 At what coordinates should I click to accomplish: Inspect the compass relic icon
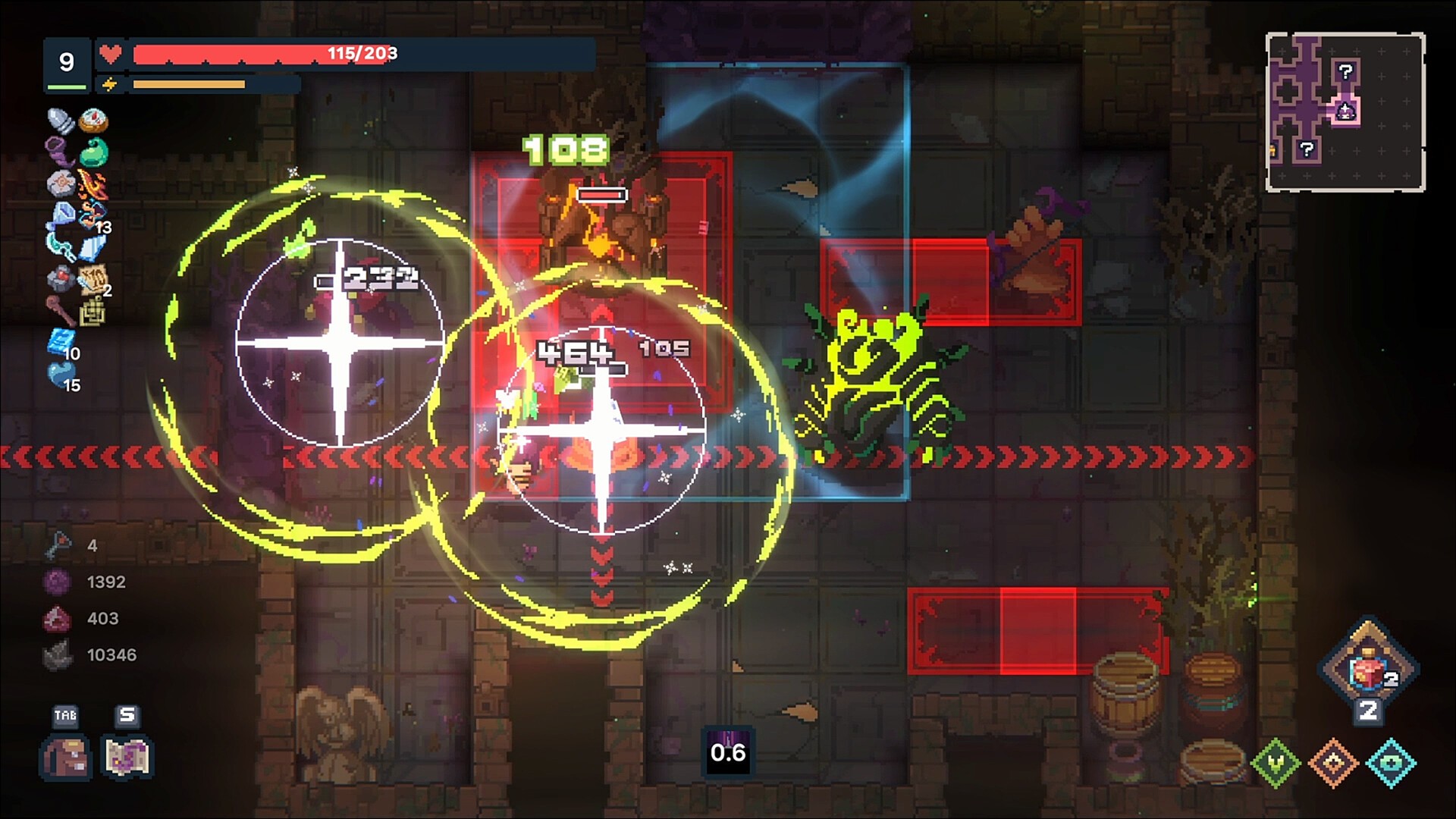pyautogui.click(x=93, y=120)
